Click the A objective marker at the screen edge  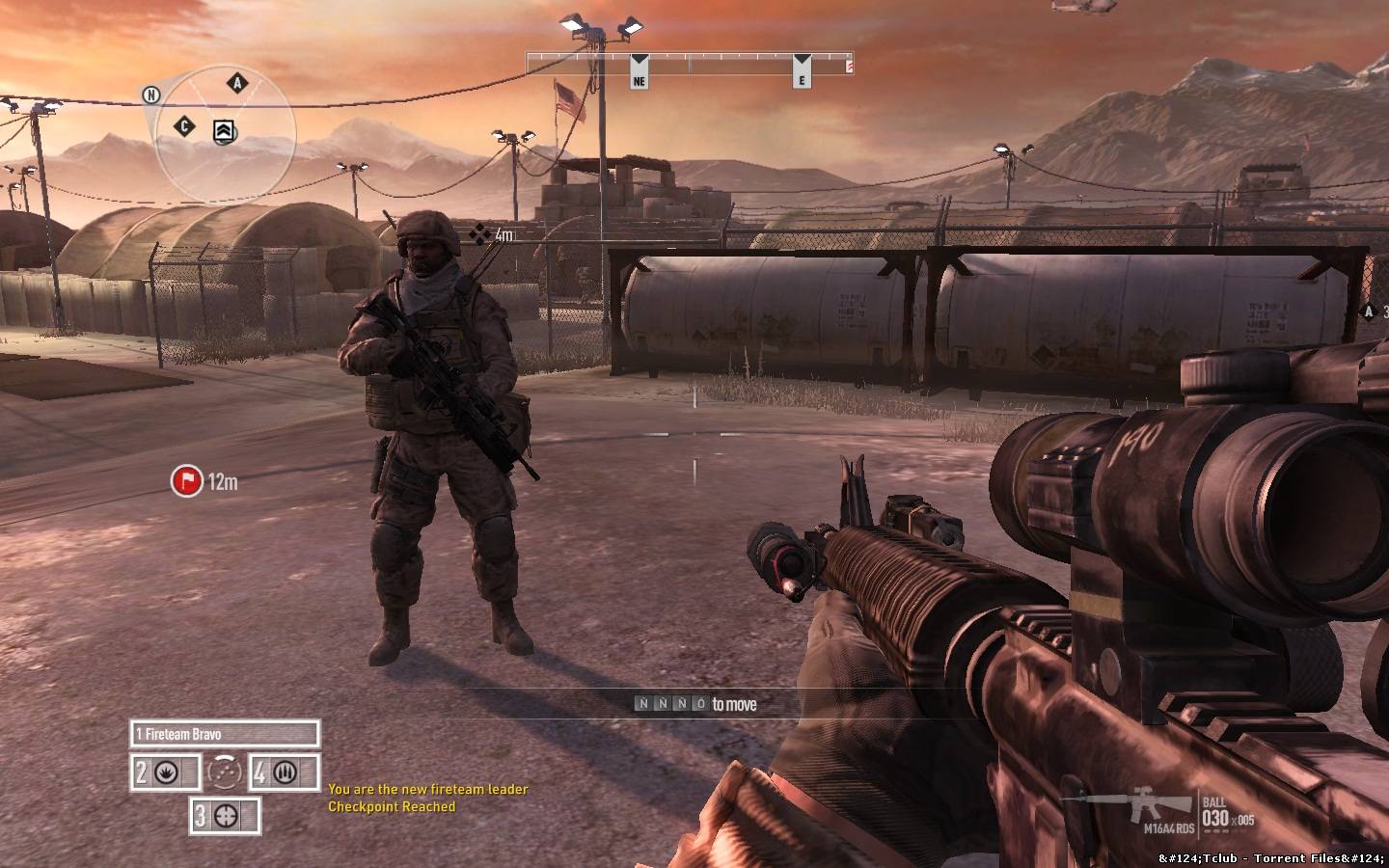click(x=1367, y=311)
